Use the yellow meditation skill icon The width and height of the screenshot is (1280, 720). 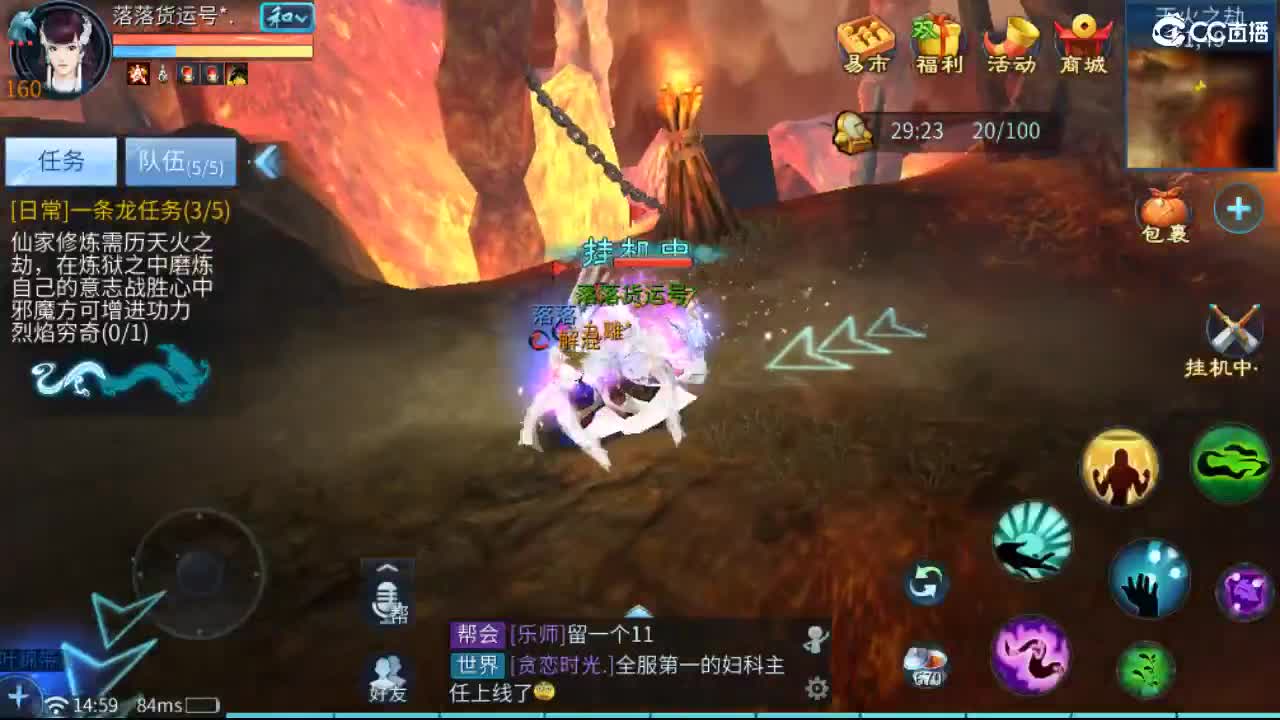[x=1119, y=467]
